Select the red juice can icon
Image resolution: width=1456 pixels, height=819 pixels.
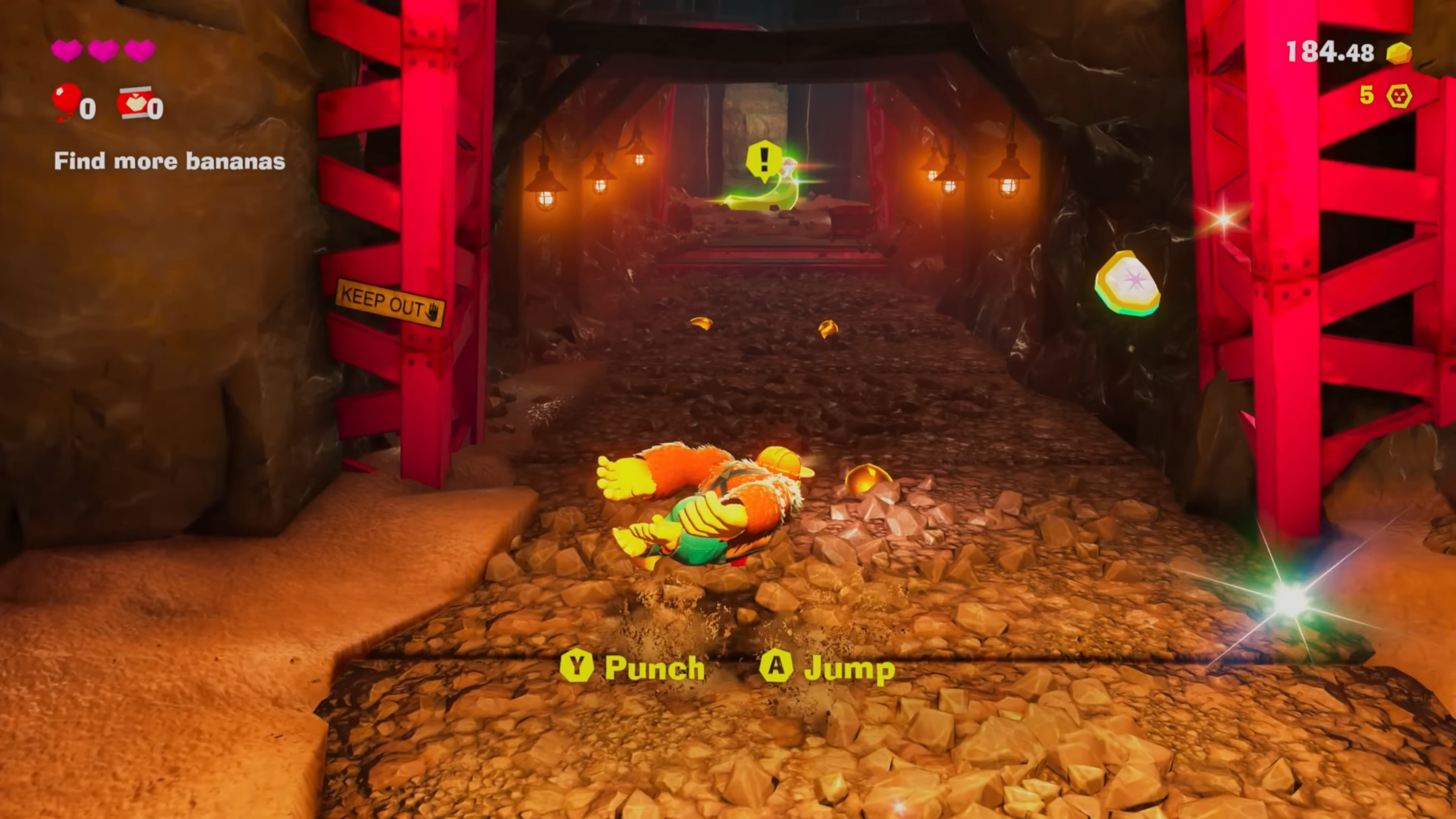coord(134,102)
